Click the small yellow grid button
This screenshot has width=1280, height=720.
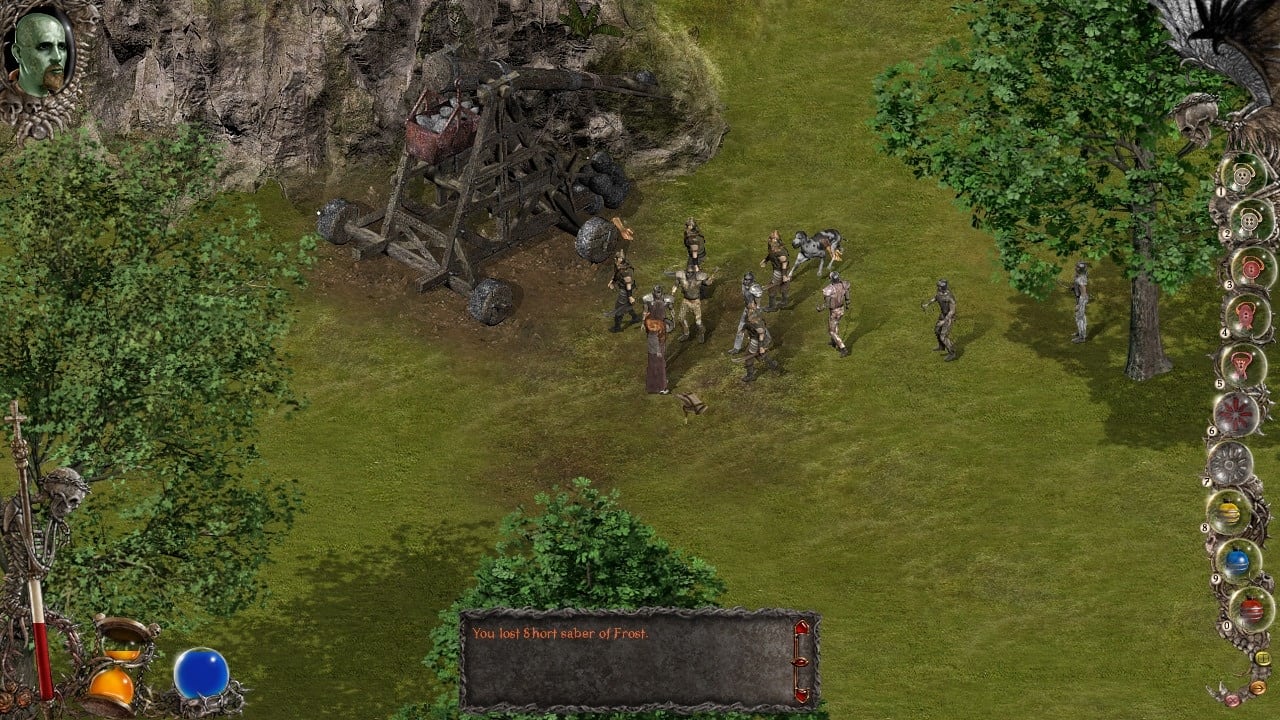click(x=1263, y=658)
